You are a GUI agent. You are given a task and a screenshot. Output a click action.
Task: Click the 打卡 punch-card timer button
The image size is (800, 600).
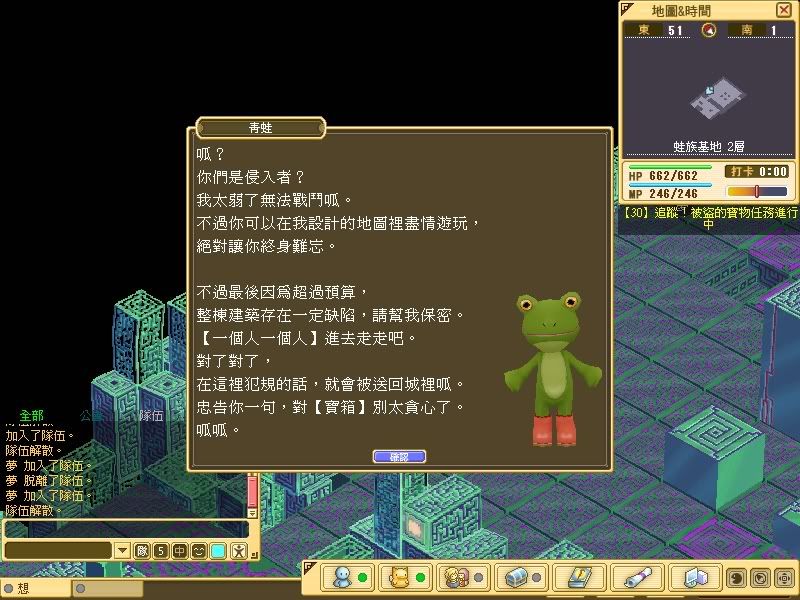pyautogui.click(x=740, y=172)
